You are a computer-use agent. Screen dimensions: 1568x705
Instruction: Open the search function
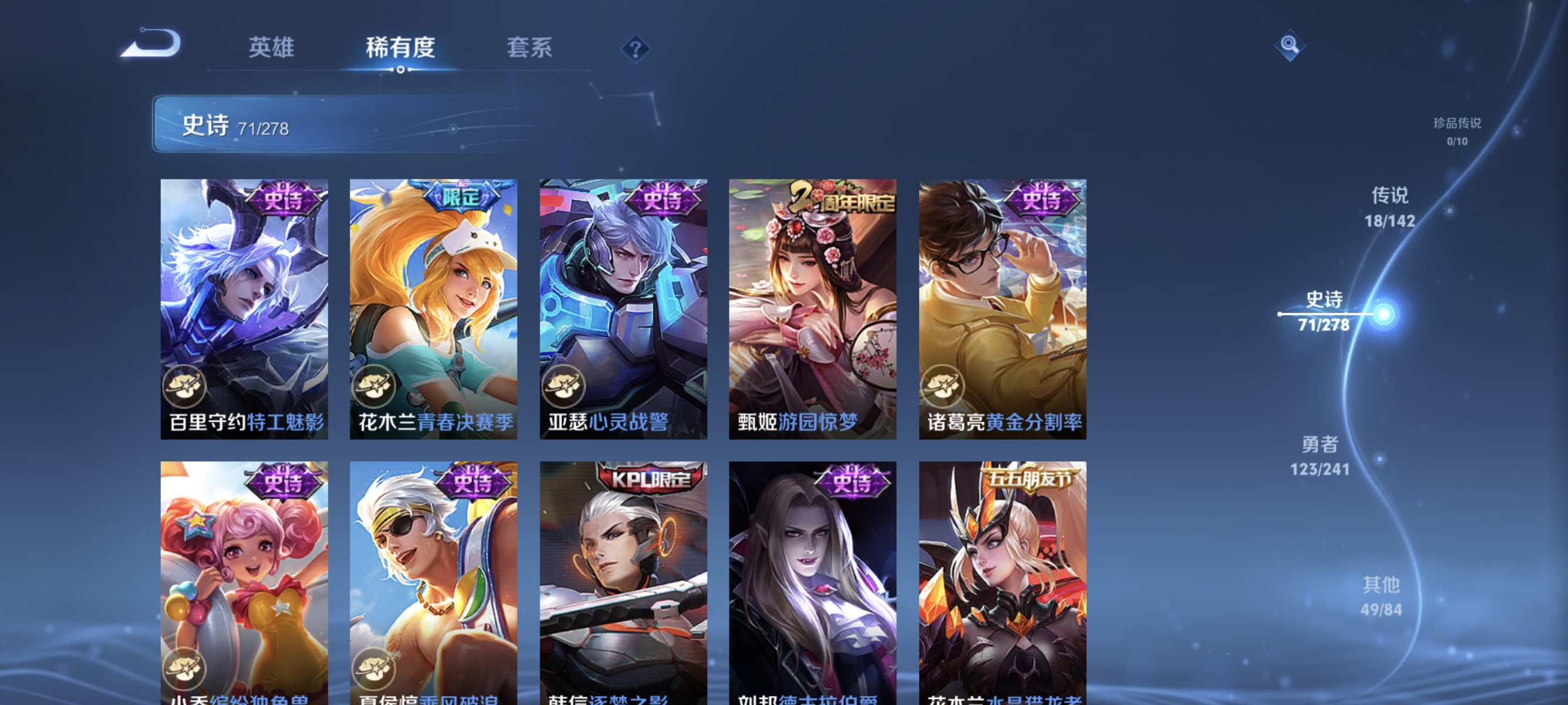[1290, 46]
